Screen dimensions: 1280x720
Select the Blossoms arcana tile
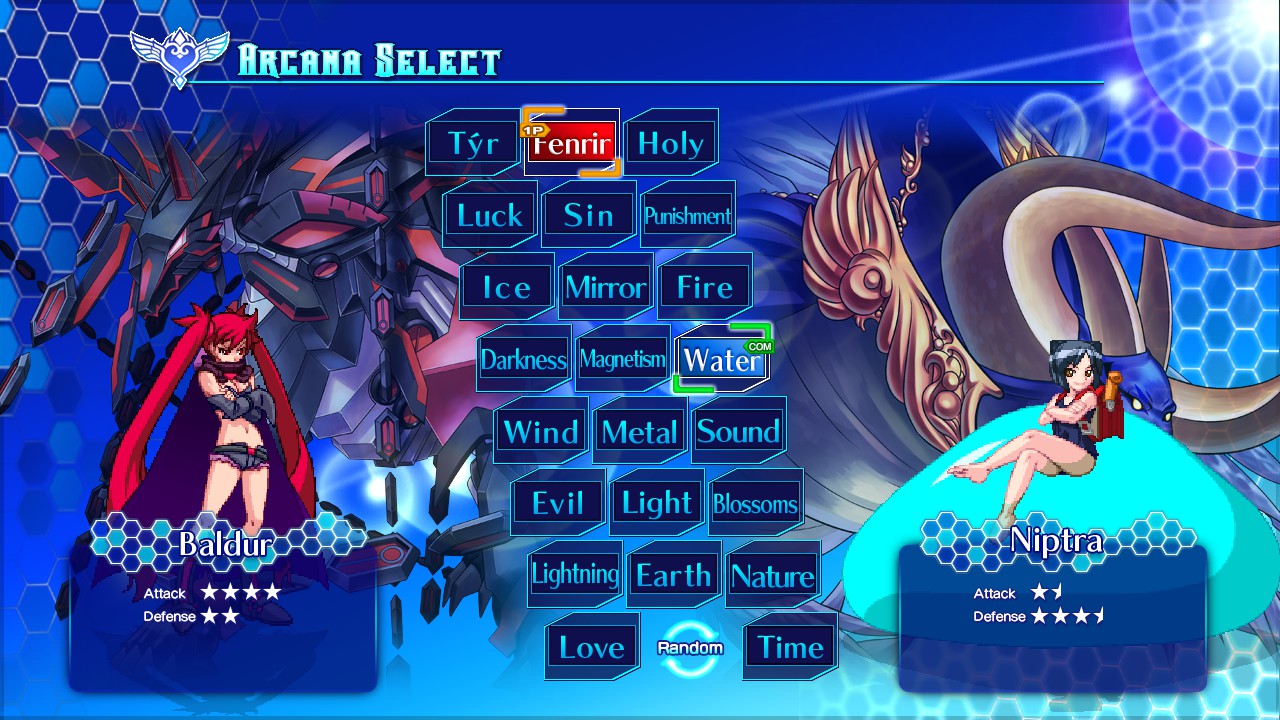click(756, 503)
